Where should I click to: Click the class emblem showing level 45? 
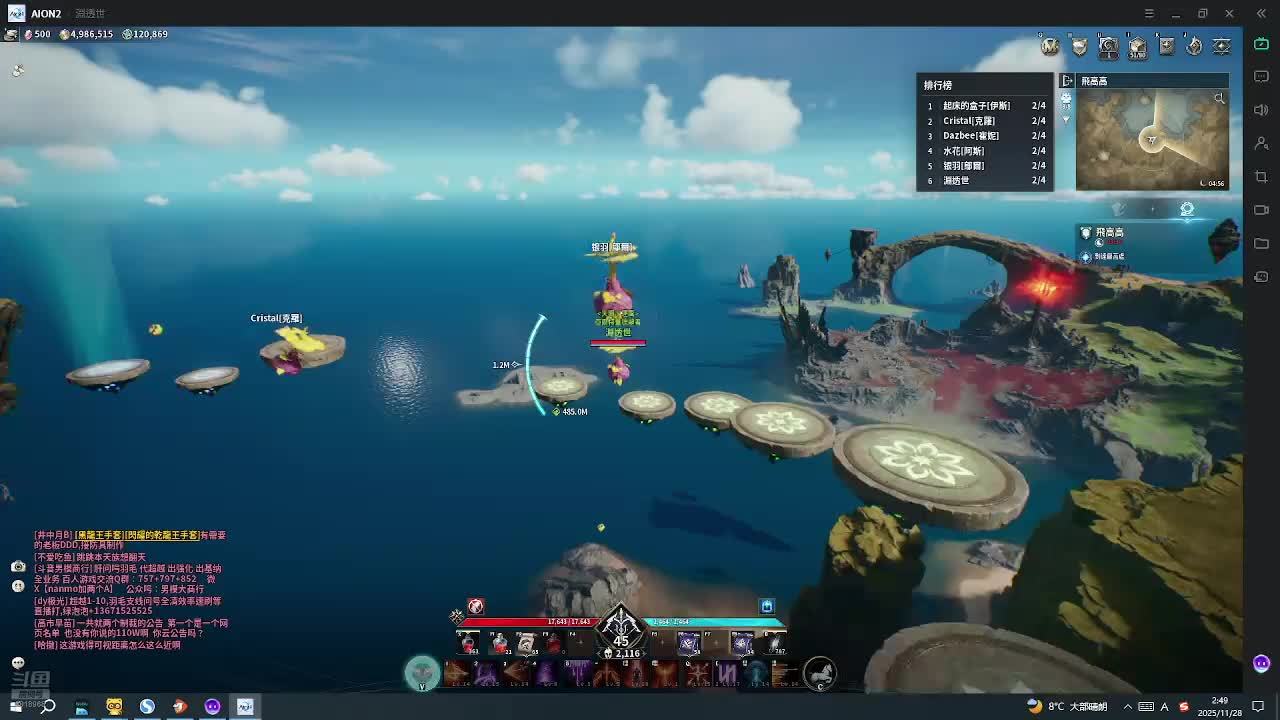621,631
